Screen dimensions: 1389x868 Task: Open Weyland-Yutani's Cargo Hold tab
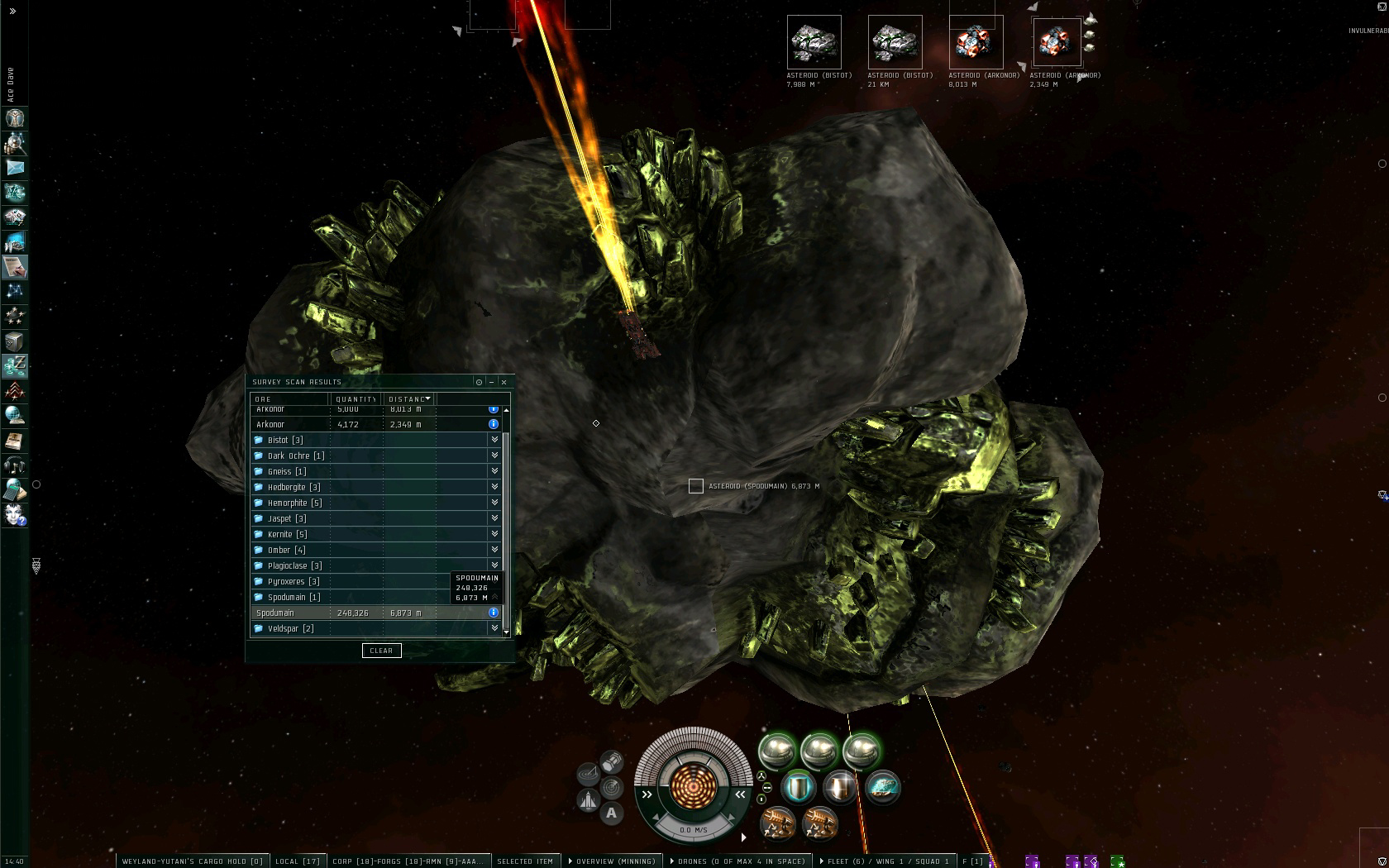coord(192,861)
